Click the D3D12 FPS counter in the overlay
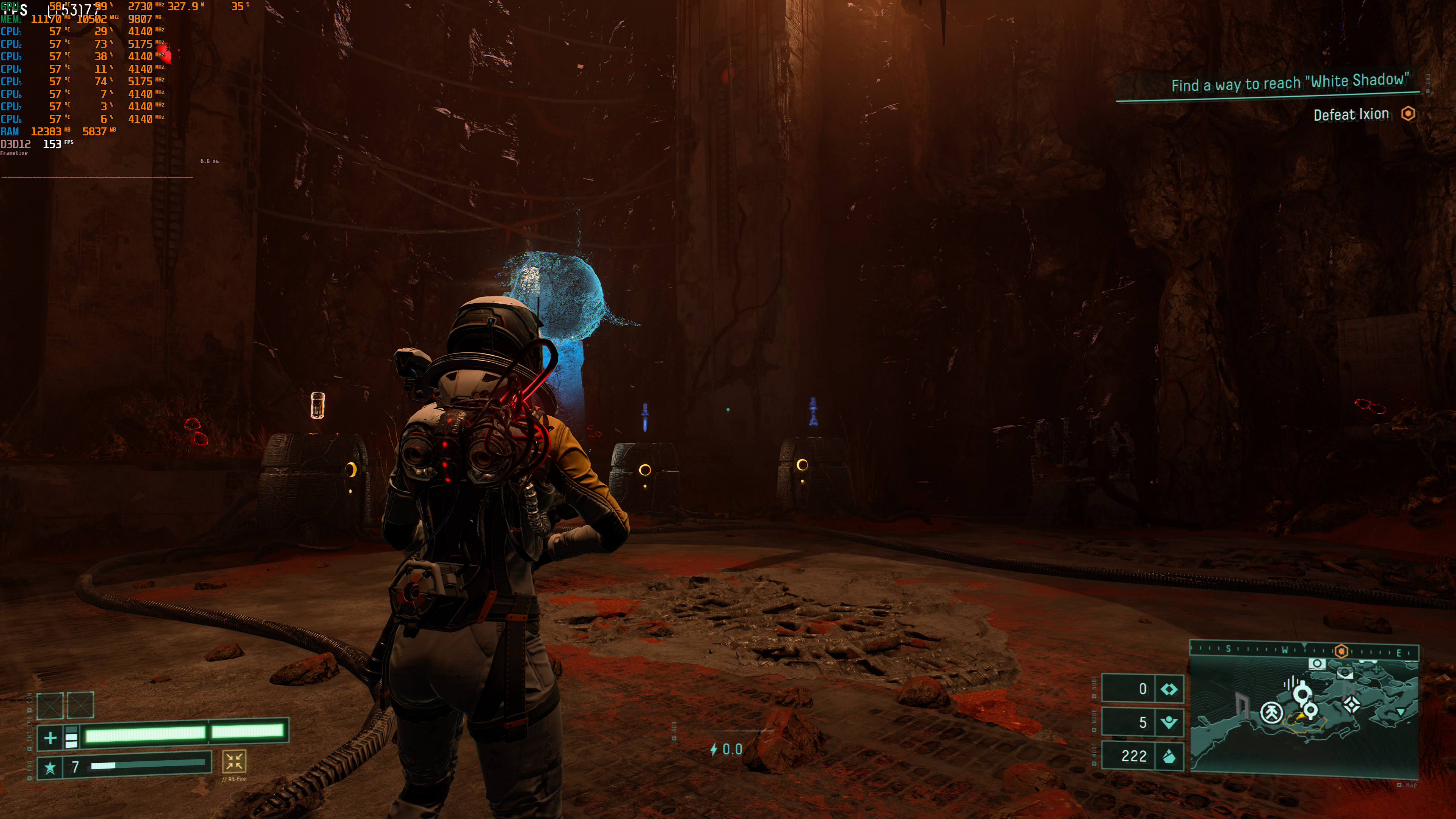The width and height of the screenshot is (1456, 819). [x=52, y=144]
